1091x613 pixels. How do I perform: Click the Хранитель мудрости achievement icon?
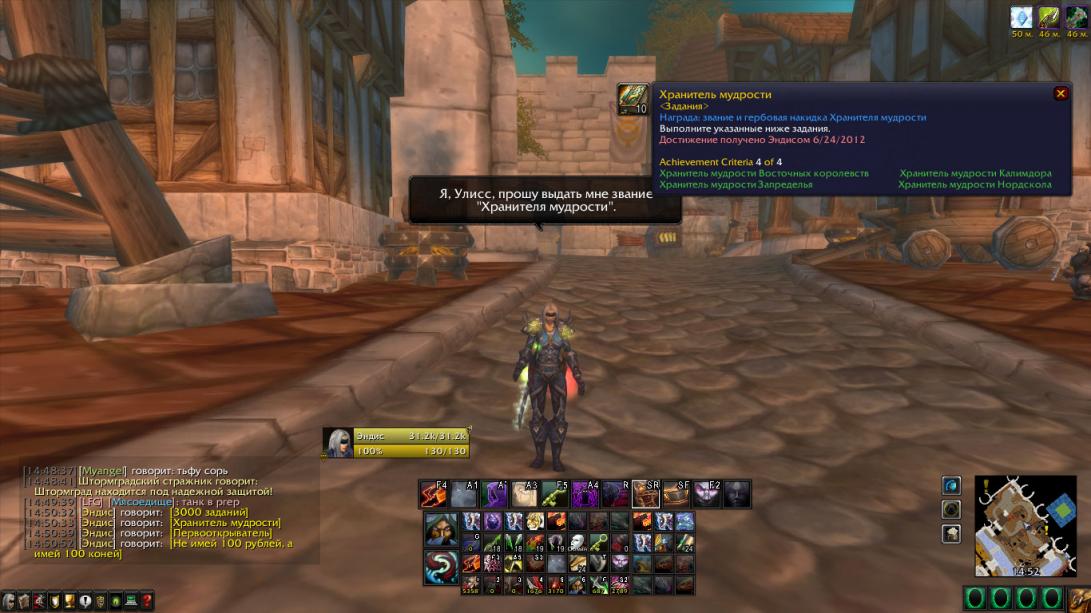[632, 99]
